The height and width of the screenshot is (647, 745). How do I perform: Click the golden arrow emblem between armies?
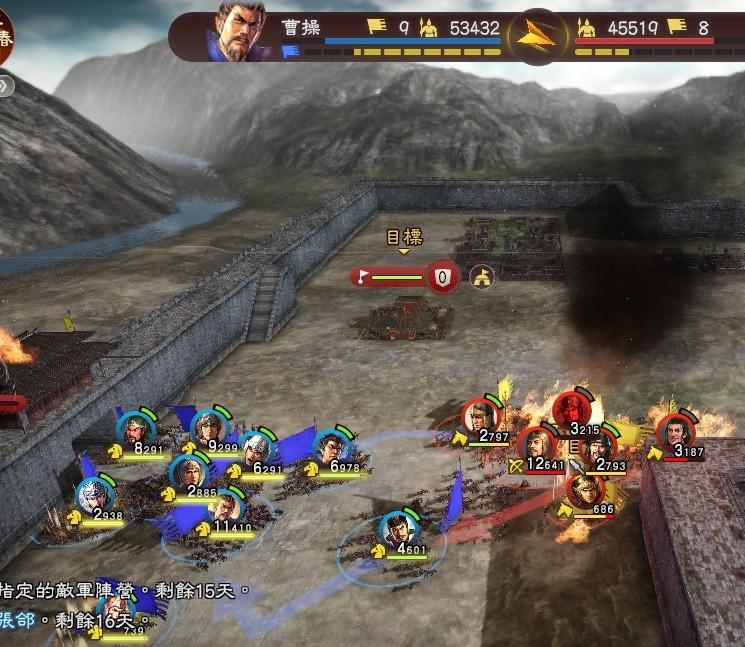pyautogui.click(x=537, y=37)
